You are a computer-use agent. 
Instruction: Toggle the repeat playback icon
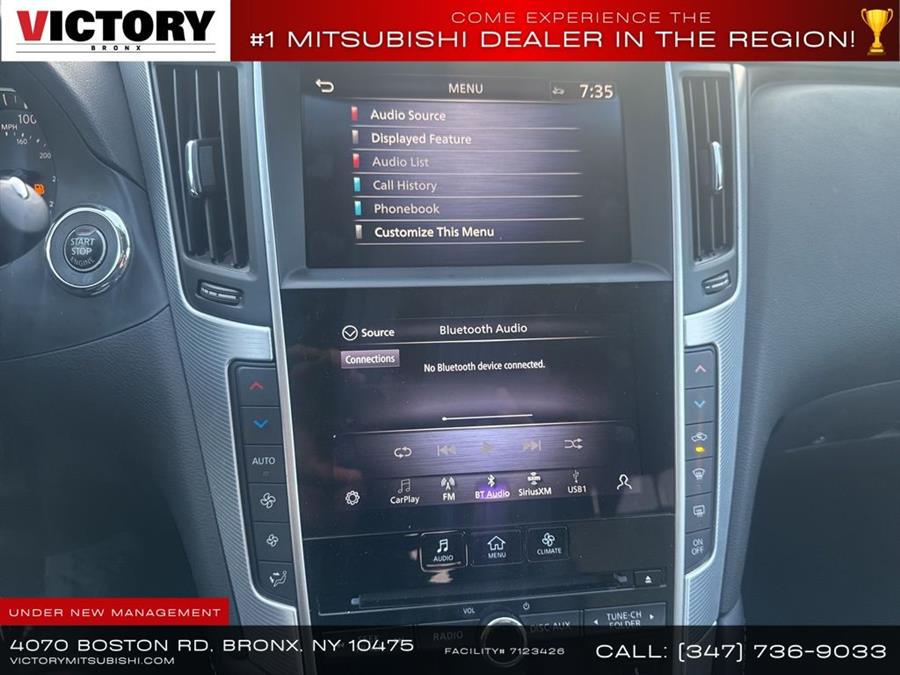click(403, 451)
